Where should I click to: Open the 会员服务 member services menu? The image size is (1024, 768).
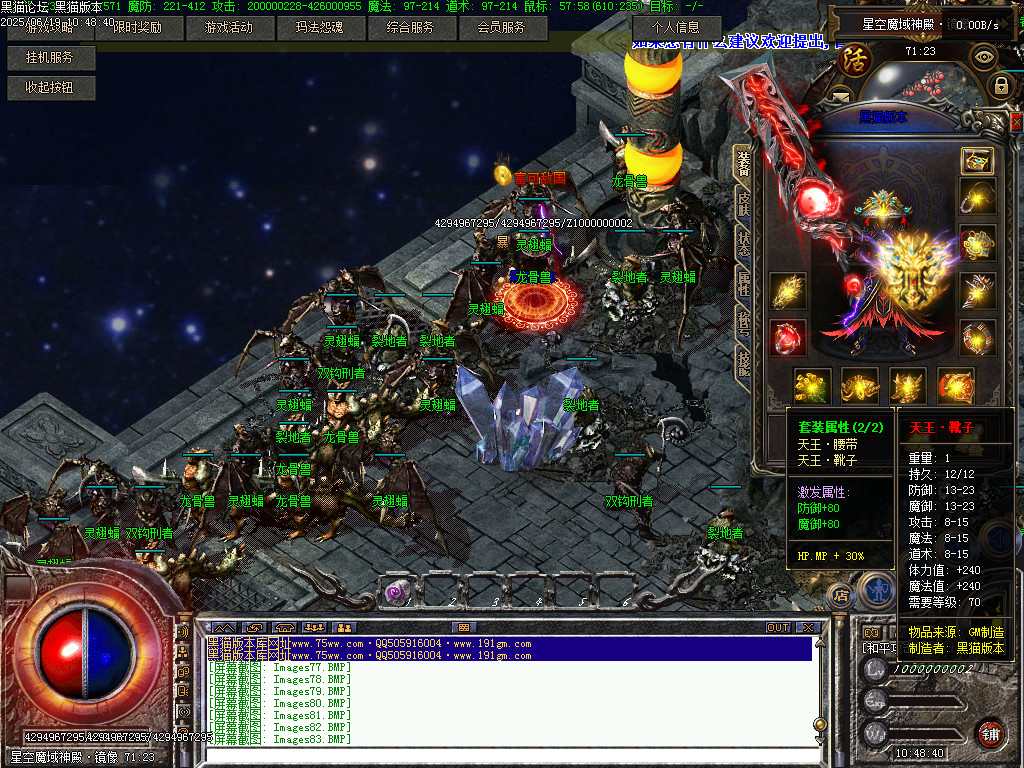(501, 28)
